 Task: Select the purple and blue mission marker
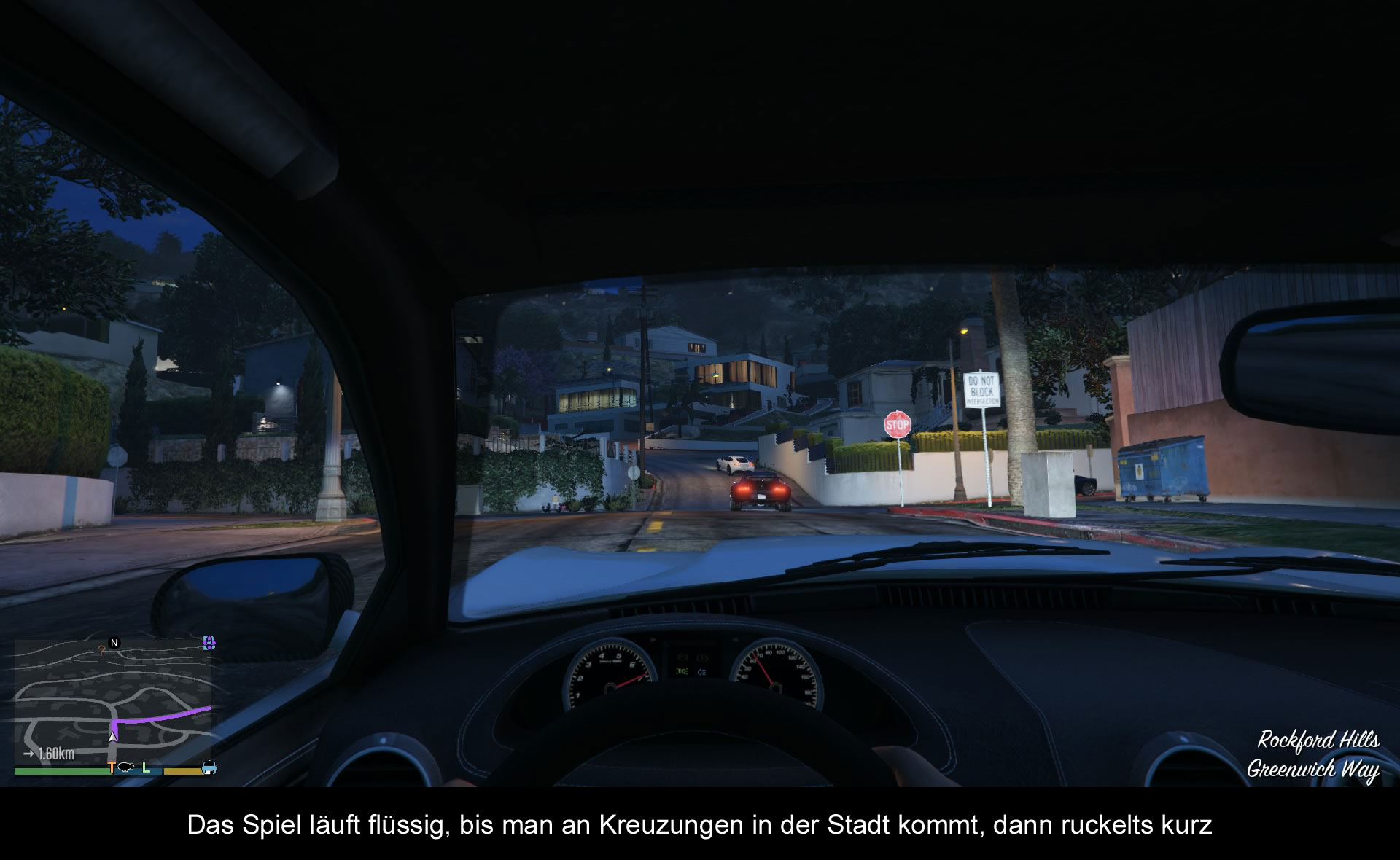209,643
